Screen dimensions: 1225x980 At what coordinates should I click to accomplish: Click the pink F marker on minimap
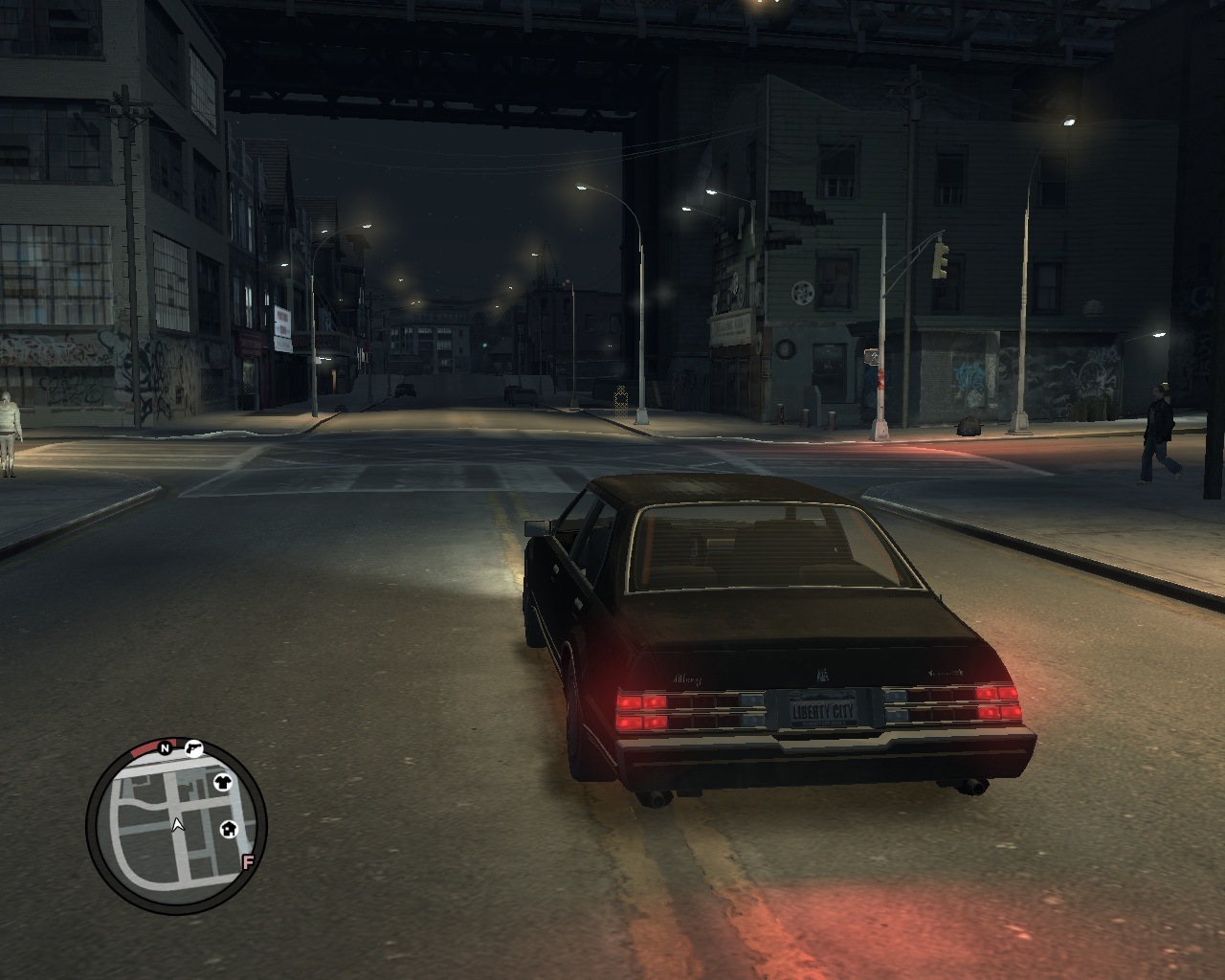click(x=248, y=861)
